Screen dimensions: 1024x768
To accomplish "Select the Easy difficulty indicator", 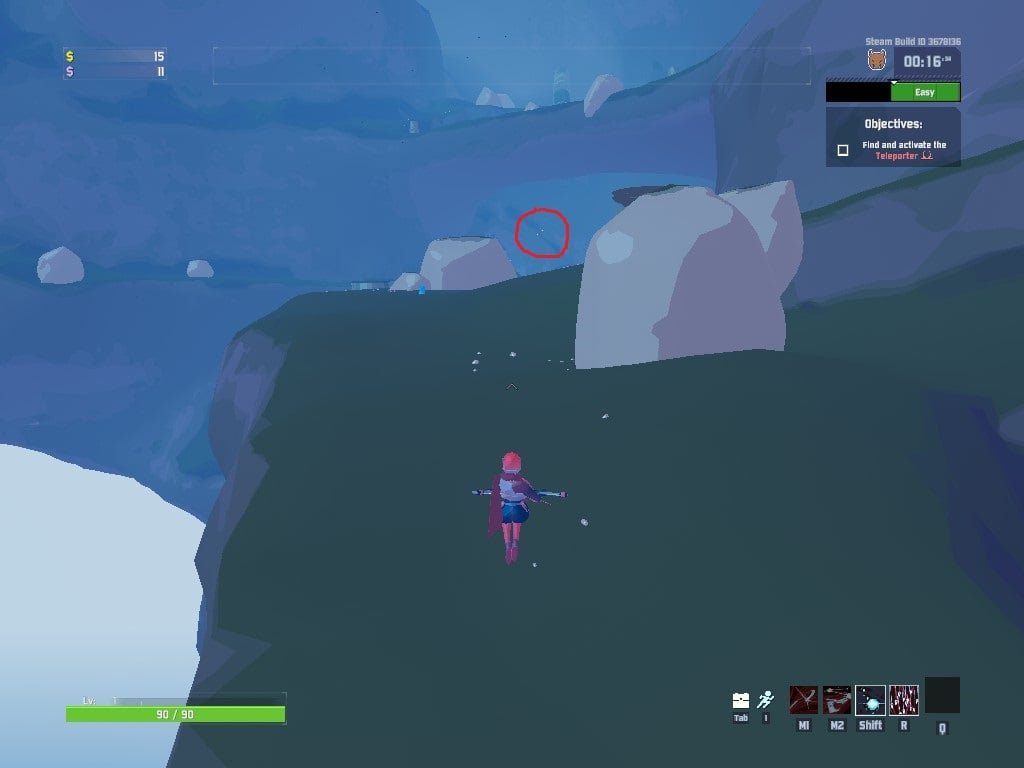I will [x=925, y=92].
